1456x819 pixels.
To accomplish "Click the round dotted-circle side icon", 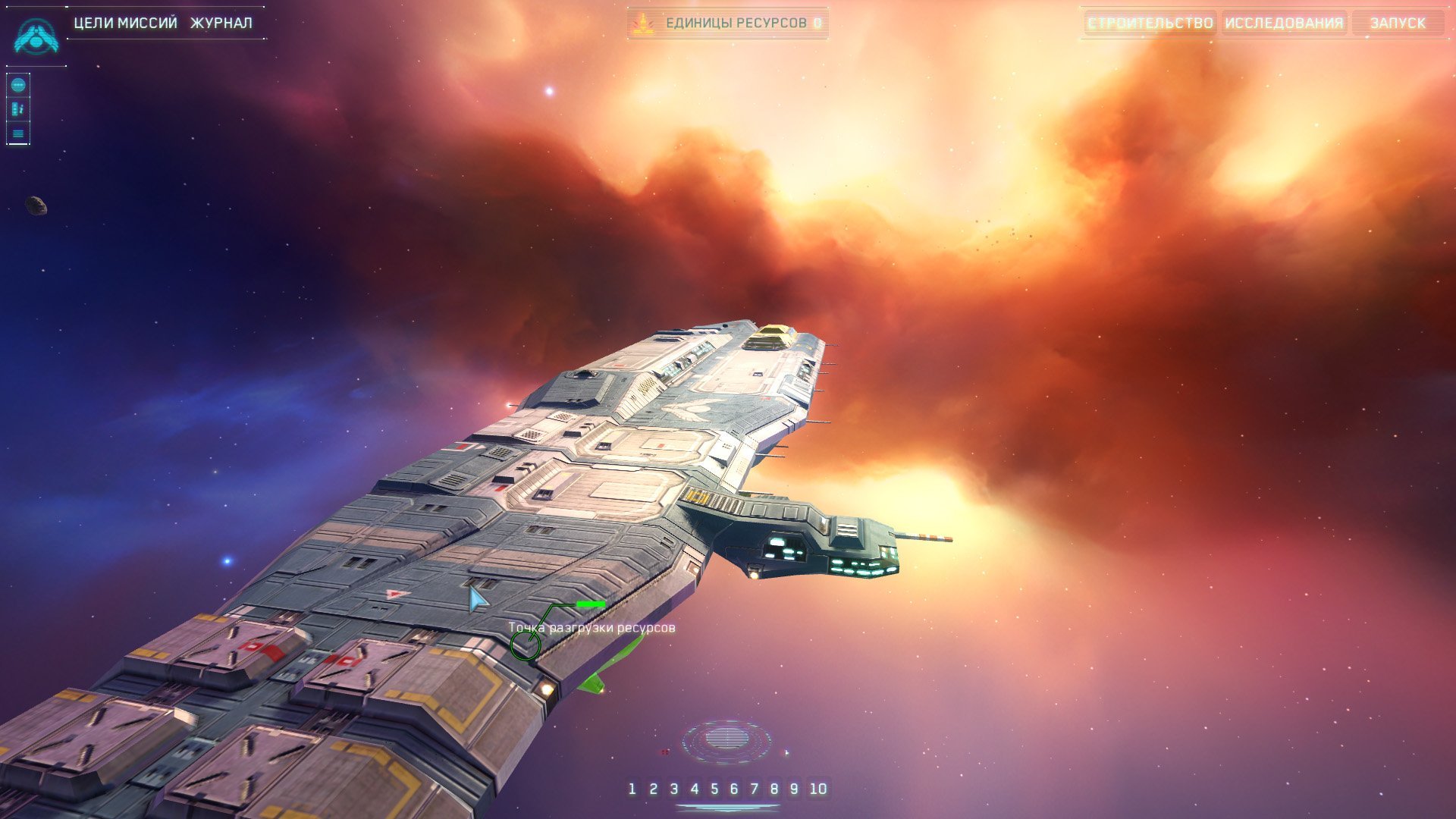I will [x=18, y=85].
